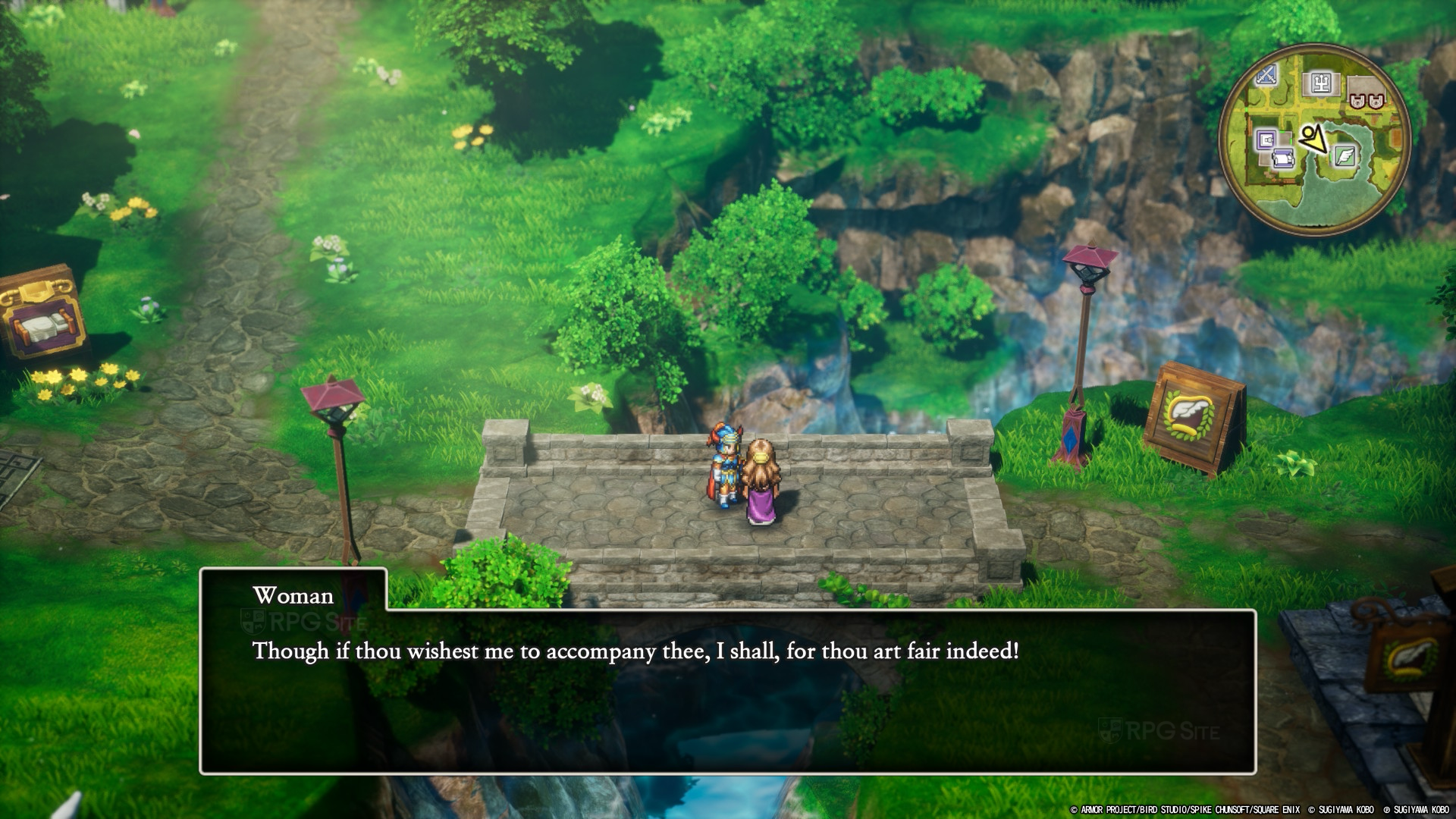Advance the Woman's dialogue box

coord(727,692)
